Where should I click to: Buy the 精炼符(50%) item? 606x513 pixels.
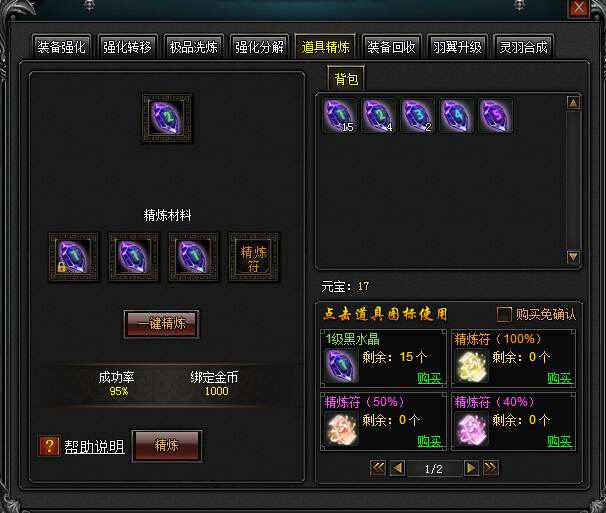coord(429,441)
